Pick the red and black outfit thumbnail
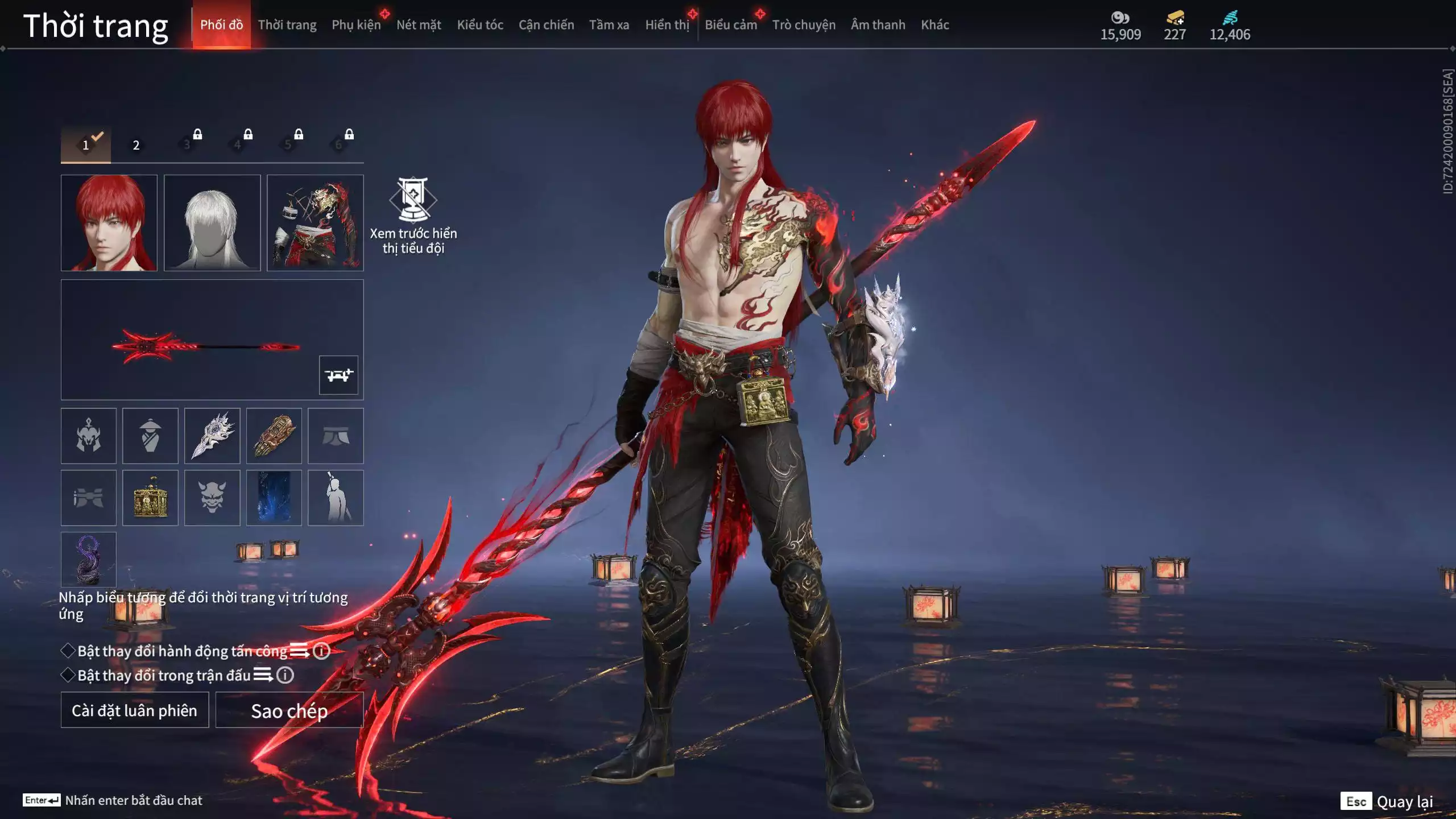The image size is (1456, 819). 315,223
